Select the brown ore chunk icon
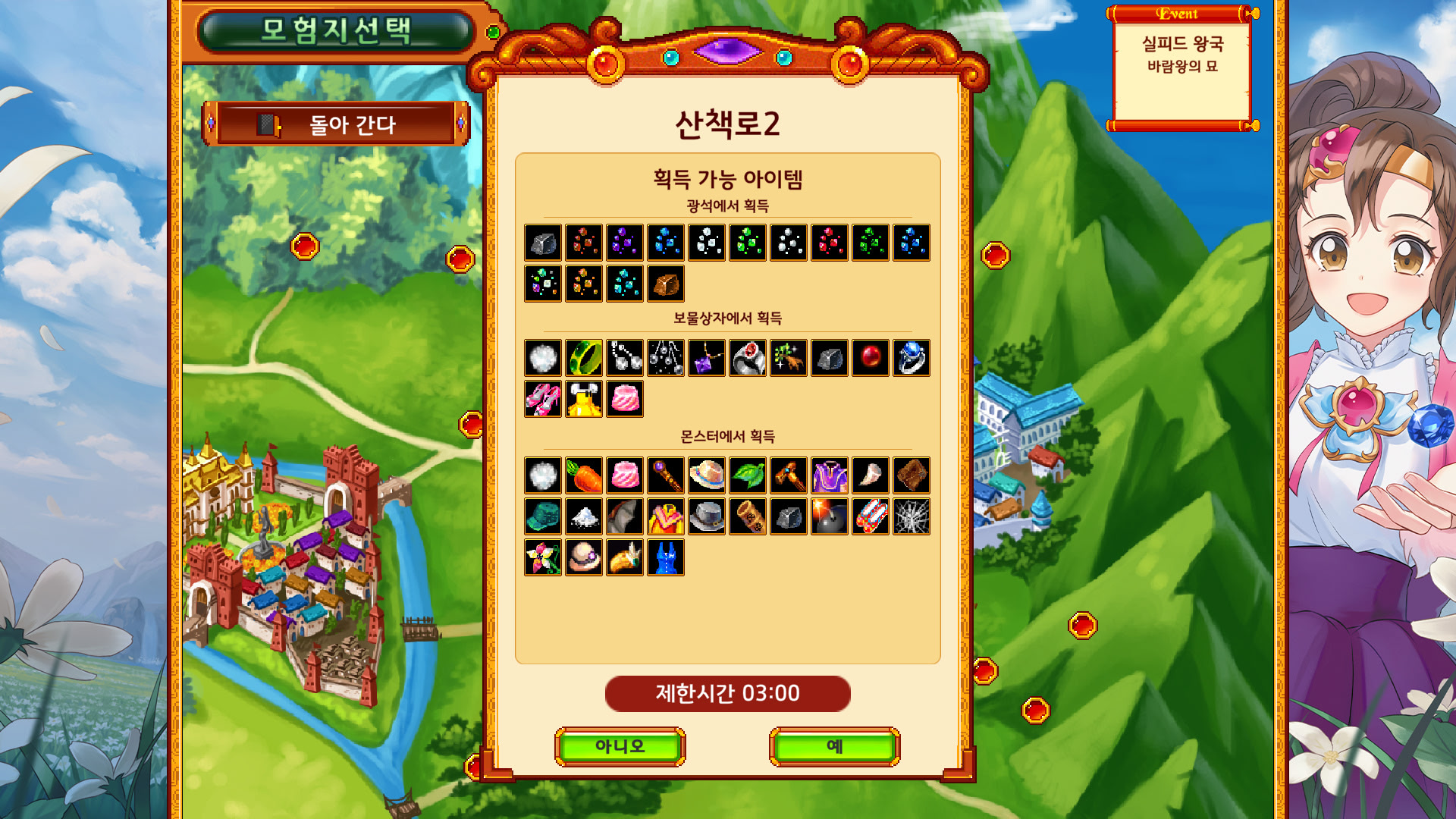This screenshot has height=819, width=1456. (666, 284)
